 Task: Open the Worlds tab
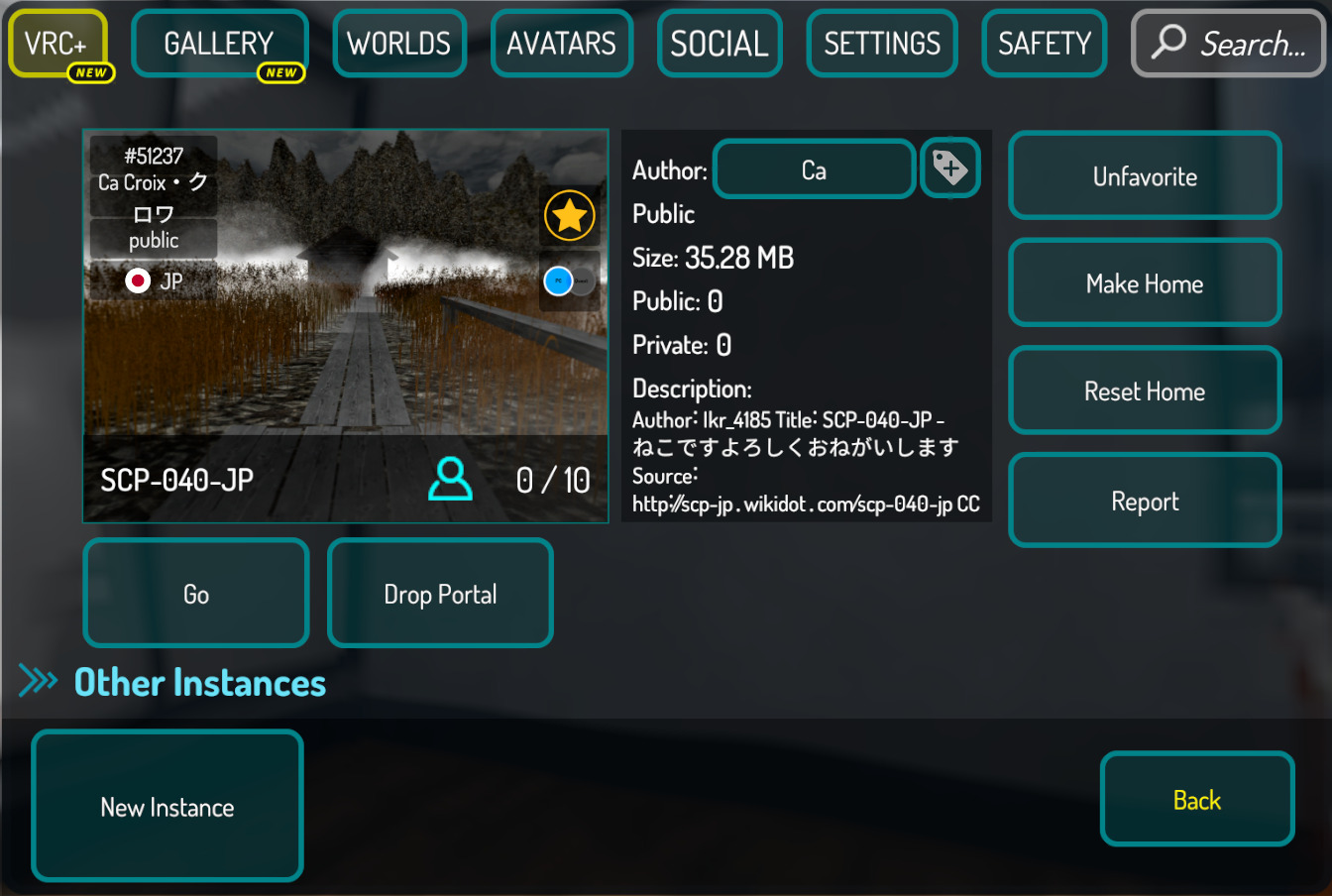coord(399,44)
